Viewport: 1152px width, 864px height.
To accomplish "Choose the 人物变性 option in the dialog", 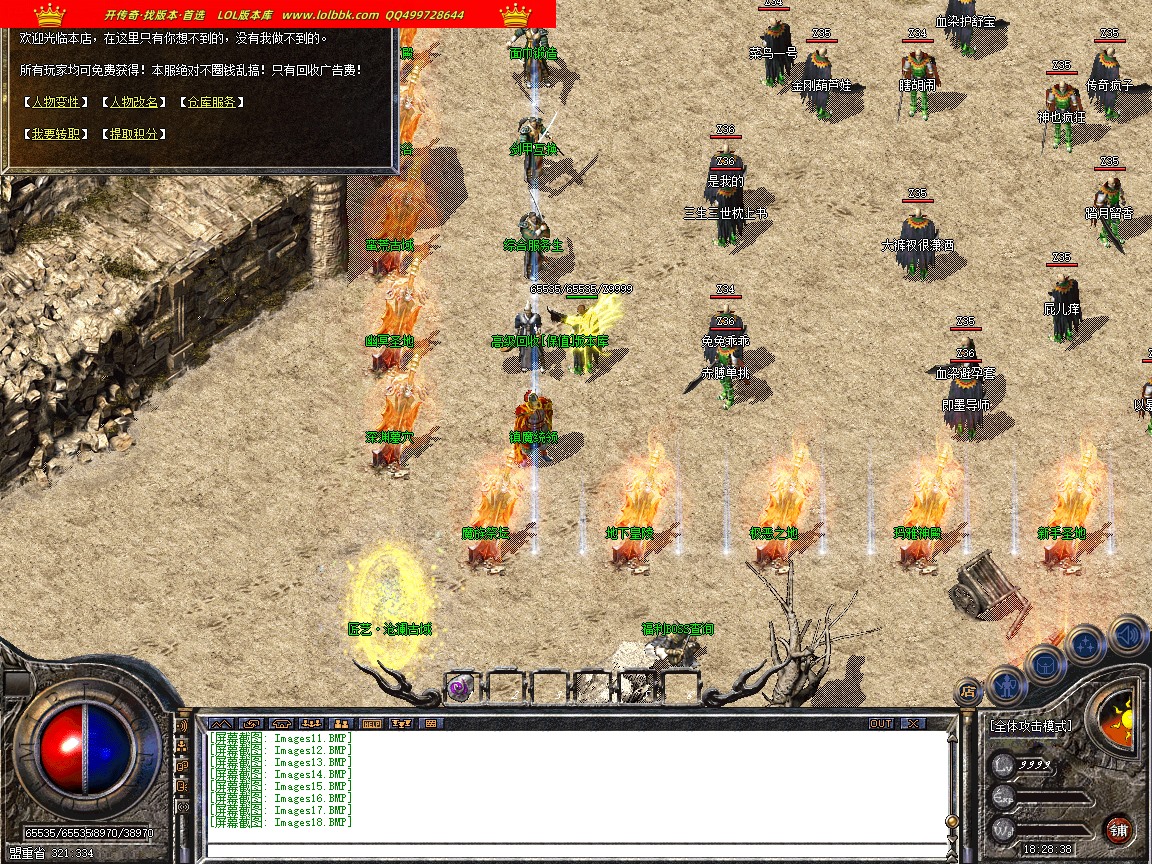I will click(55, 102).
